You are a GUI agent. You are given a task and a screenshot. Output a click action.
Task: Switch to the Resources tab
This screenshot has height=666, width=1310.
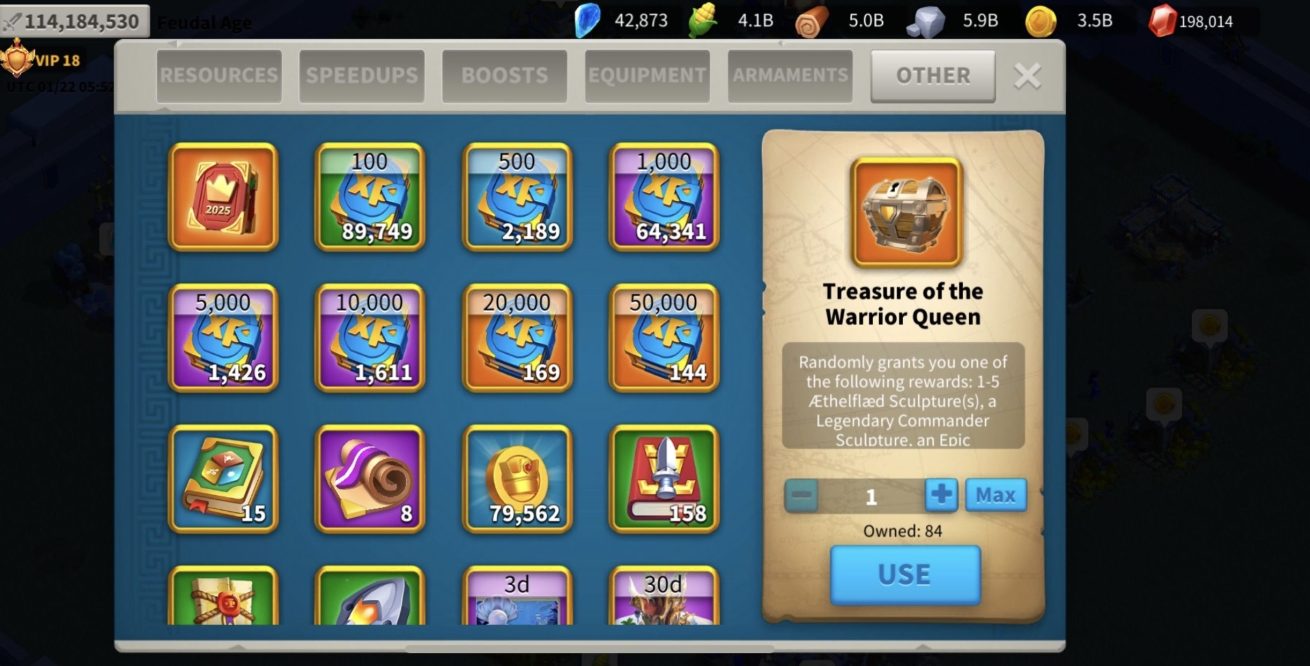point(219,76)
